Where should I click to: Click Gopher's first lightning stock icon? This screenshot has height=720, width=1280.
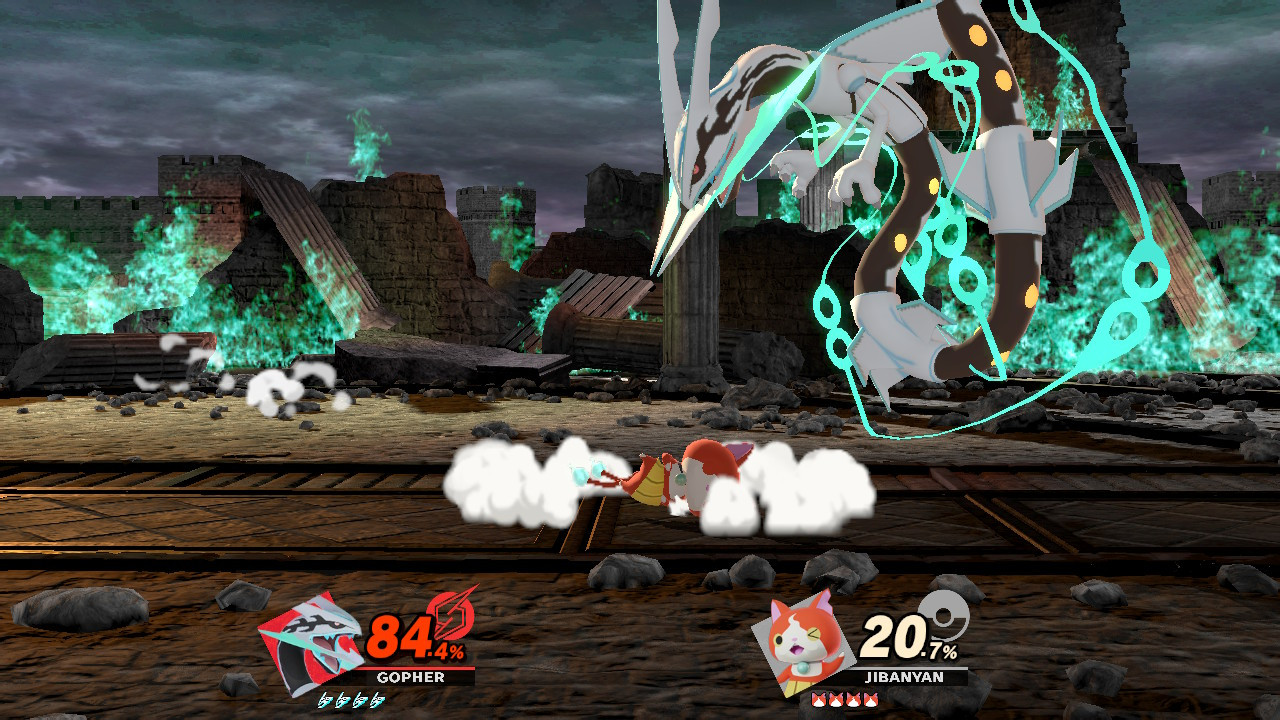click(x=328, y=701)
